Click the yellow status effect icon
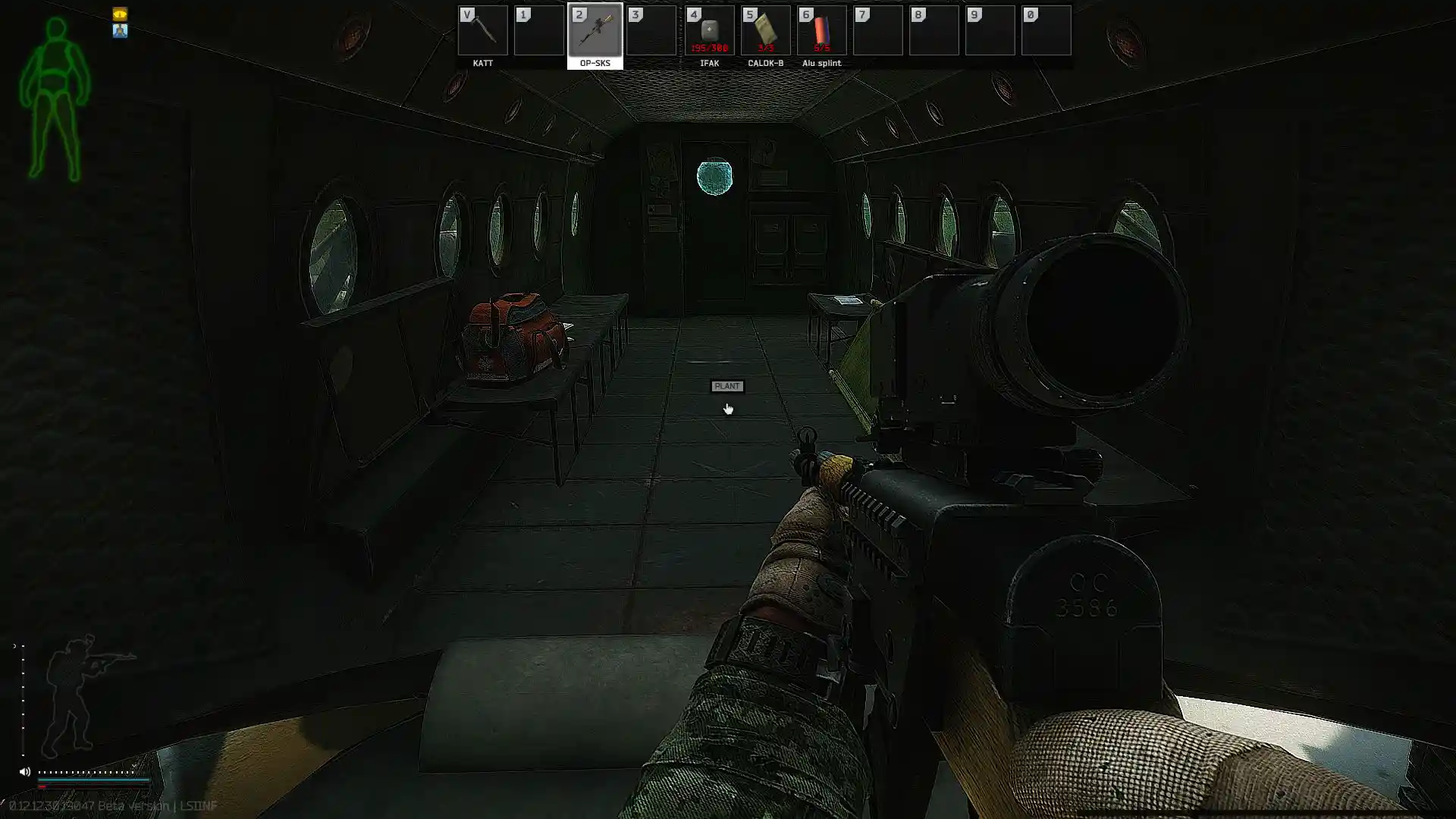The height and width of the screenshot is (819, 1456). pyautogui.click(x=120, y=14)
